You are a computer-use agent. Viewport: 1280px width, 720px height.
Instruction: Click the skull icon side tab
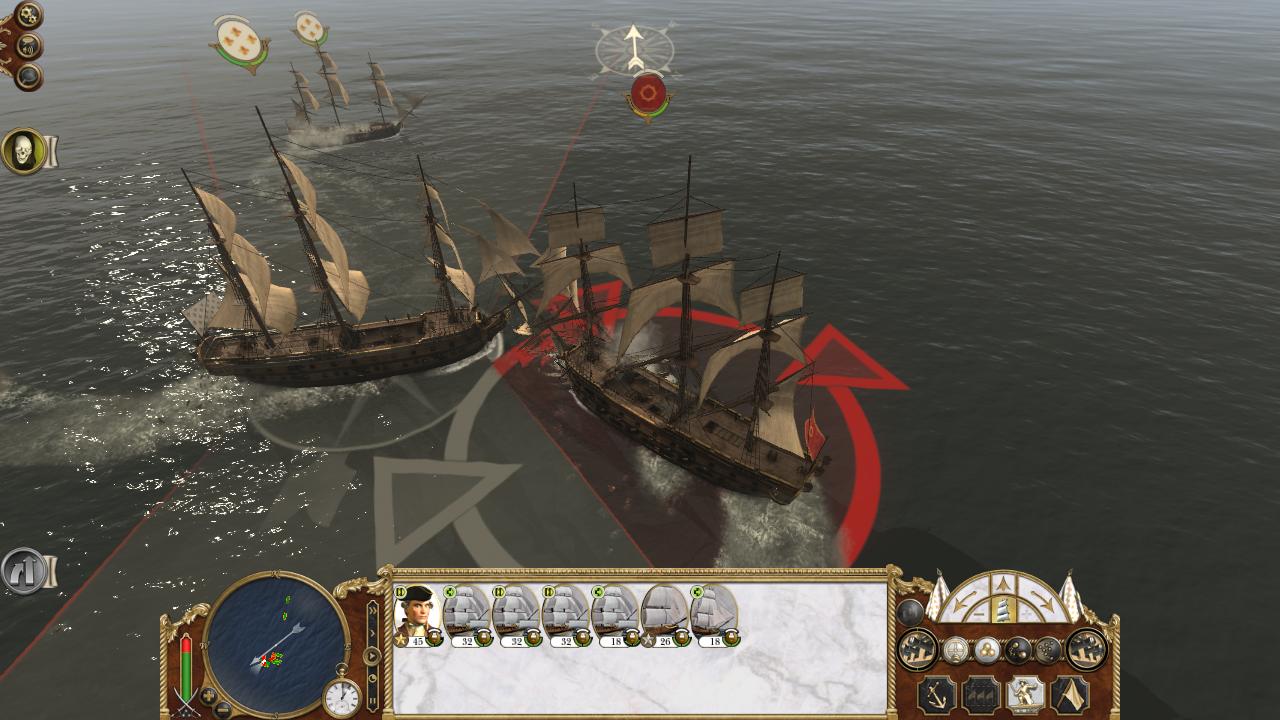22,152
